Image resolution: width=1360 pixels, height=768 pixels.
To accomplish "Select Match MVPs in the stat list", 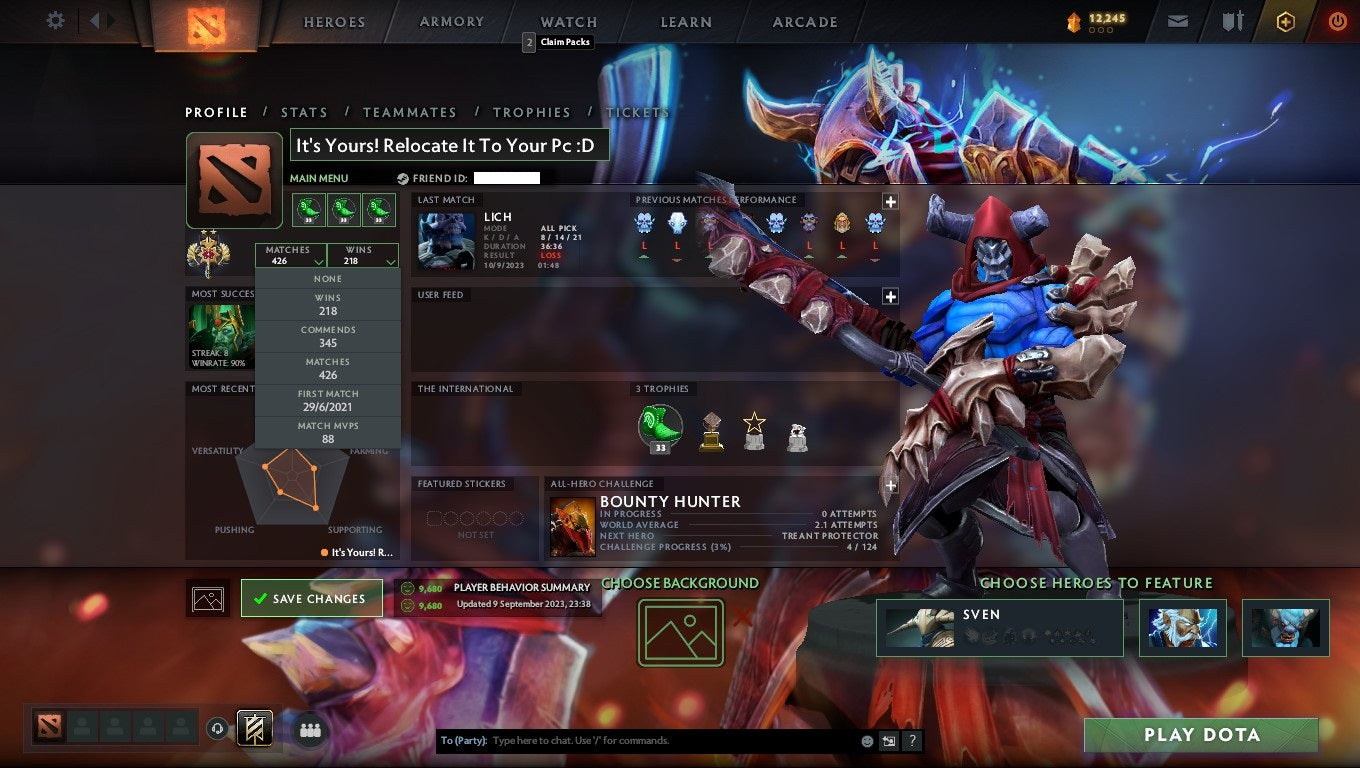I will coord(328,432).
